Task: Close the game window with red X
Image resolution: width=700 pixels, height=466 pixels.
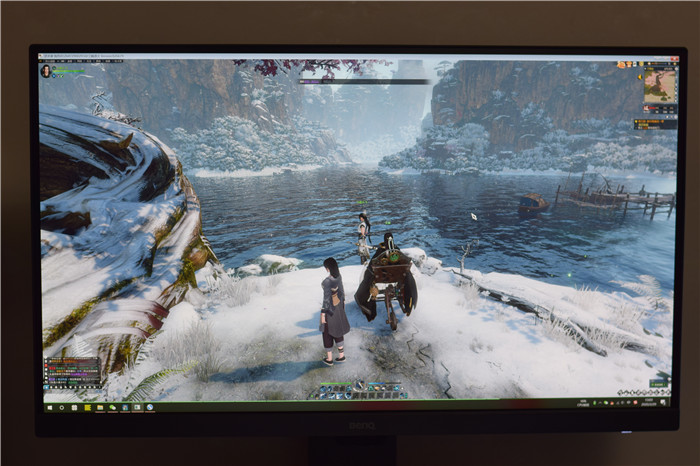Action: coord(675,58)
